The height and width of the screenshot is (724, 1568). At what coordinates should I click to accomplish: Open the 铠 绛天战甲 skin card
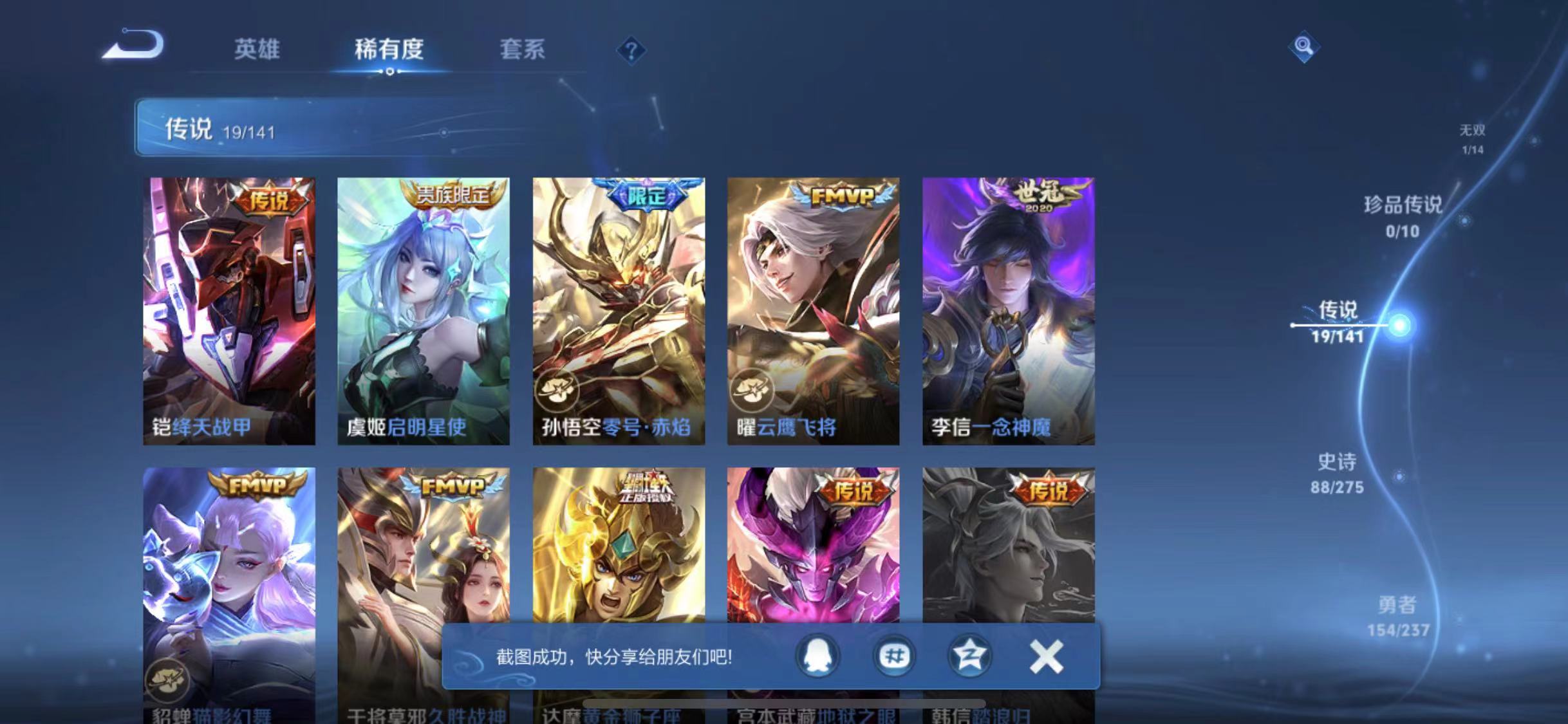click(230, 309)
